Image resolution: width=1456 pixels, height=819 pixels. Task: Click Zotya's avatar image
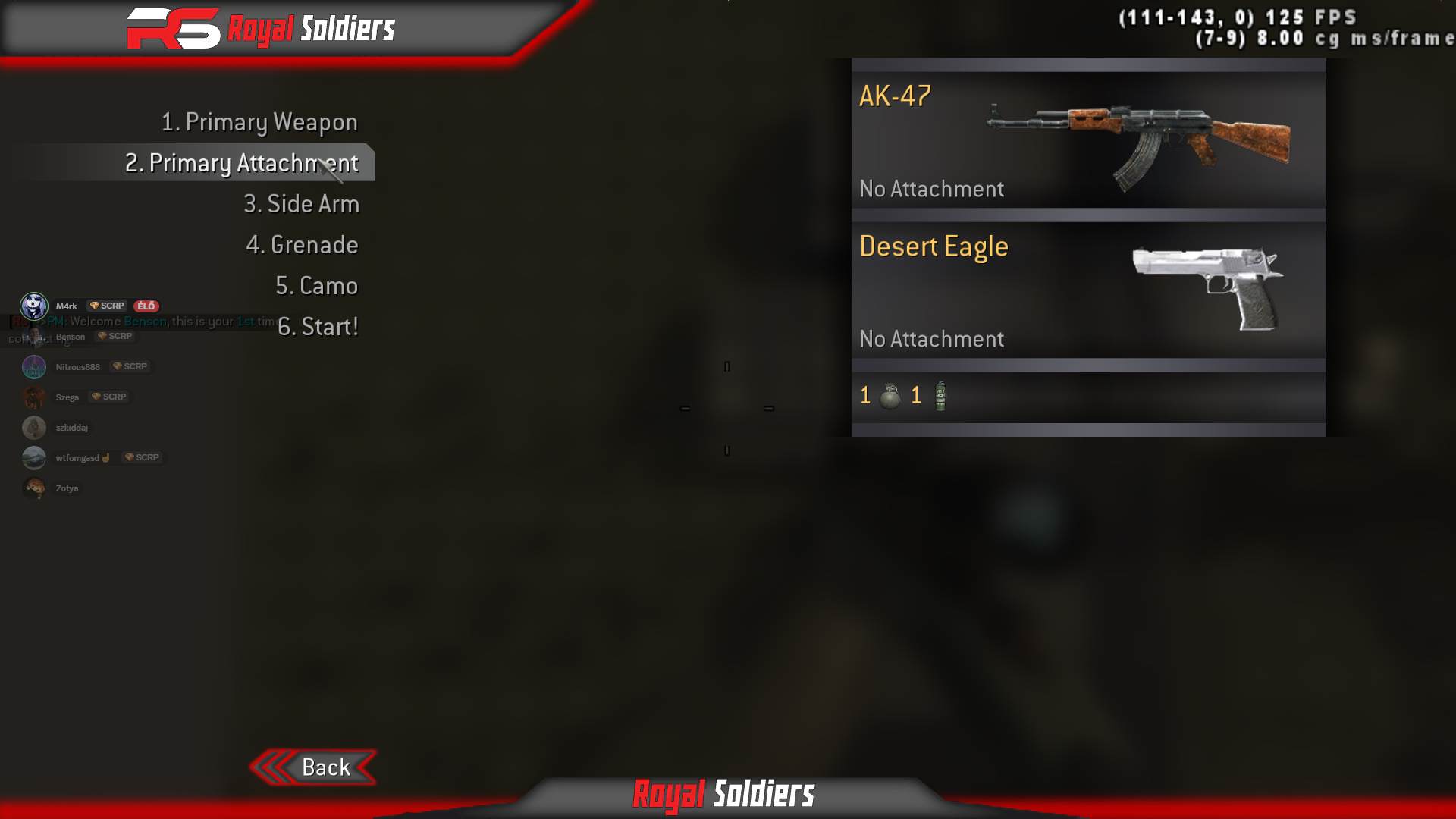click(x=33, y=488)
